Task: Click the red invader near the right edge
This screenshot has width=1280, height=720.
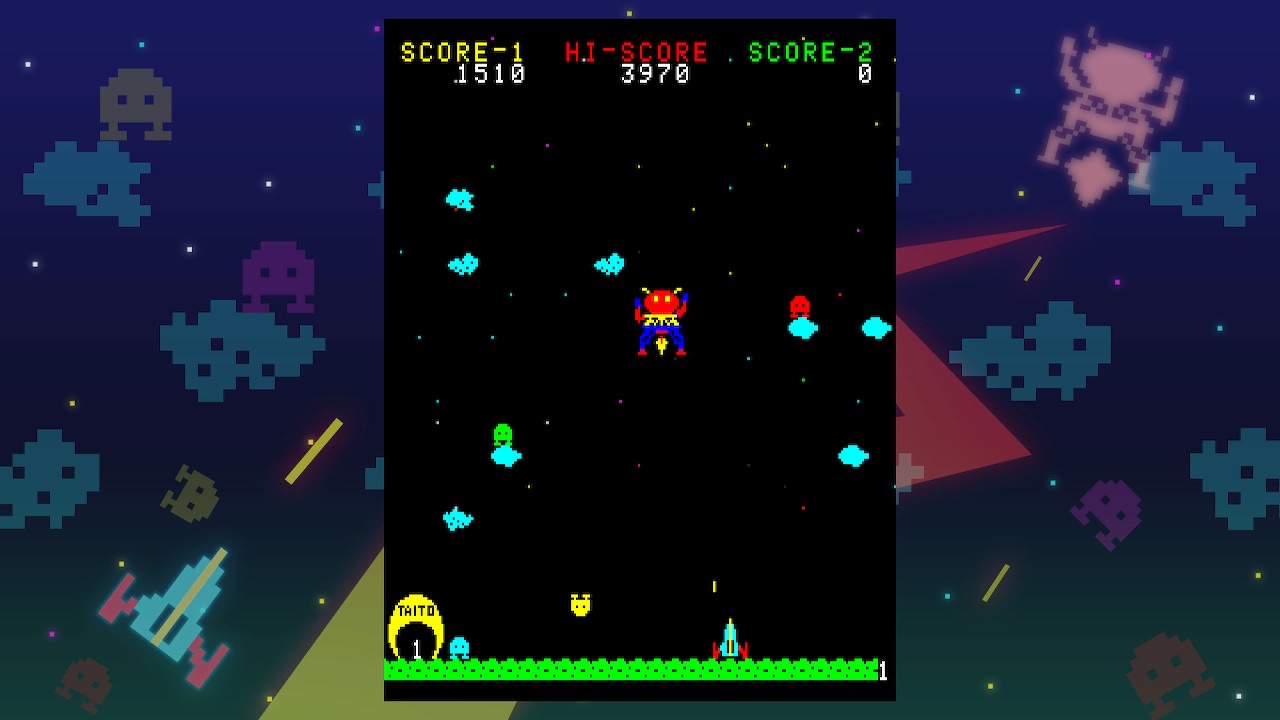Action: coord(801,303)
